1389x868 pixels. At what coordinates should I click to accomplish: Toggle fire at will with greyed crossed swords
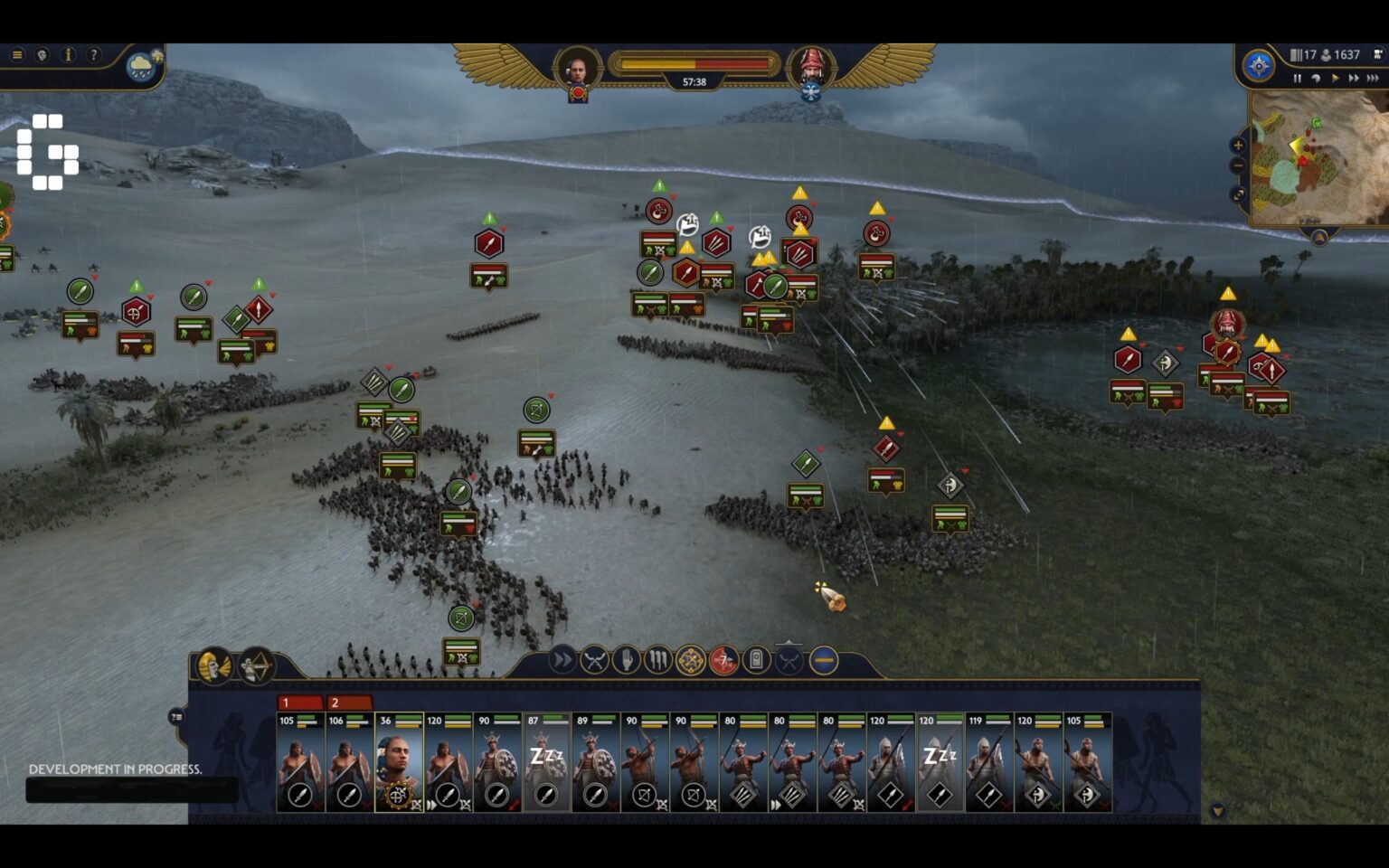788,660
